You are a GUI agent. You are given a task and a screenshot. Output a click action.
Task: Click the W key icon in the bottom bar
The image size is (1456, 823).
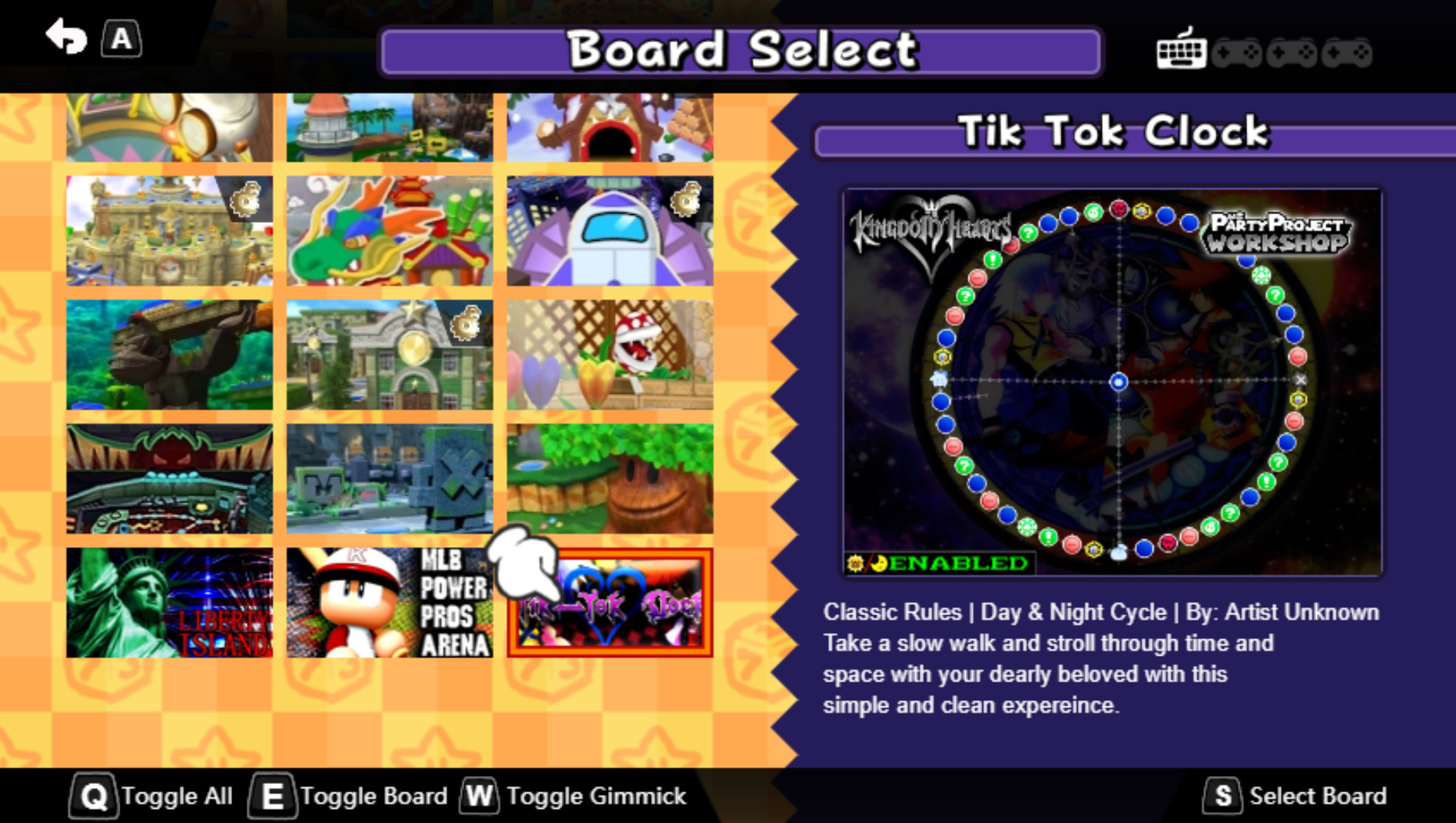pos(479,796)
